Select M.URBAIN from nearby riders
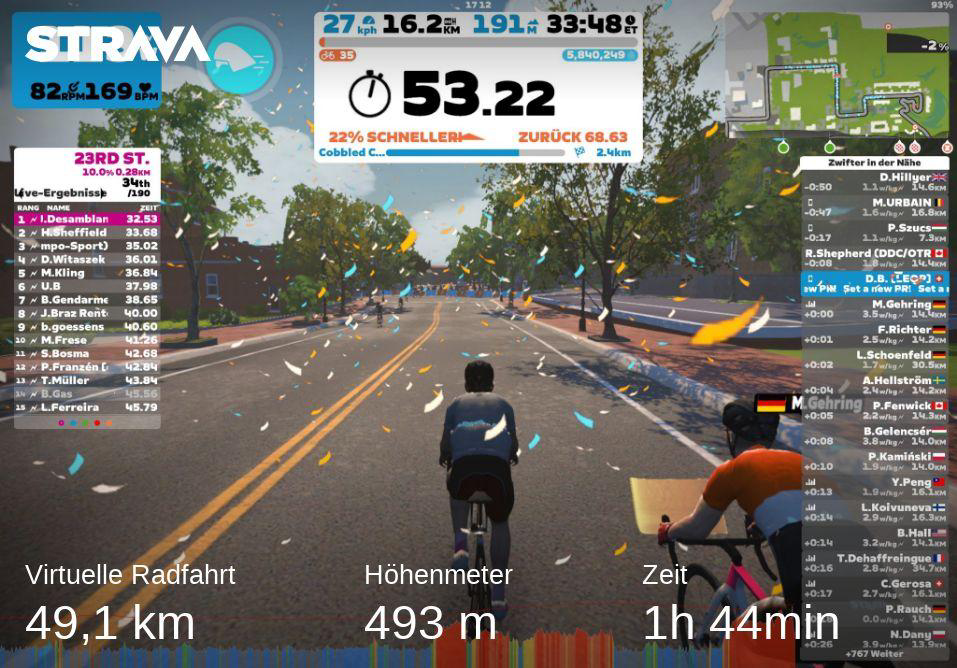Image resolution: width=957 pixels, height=668 pixels. (x=875, y=207)
